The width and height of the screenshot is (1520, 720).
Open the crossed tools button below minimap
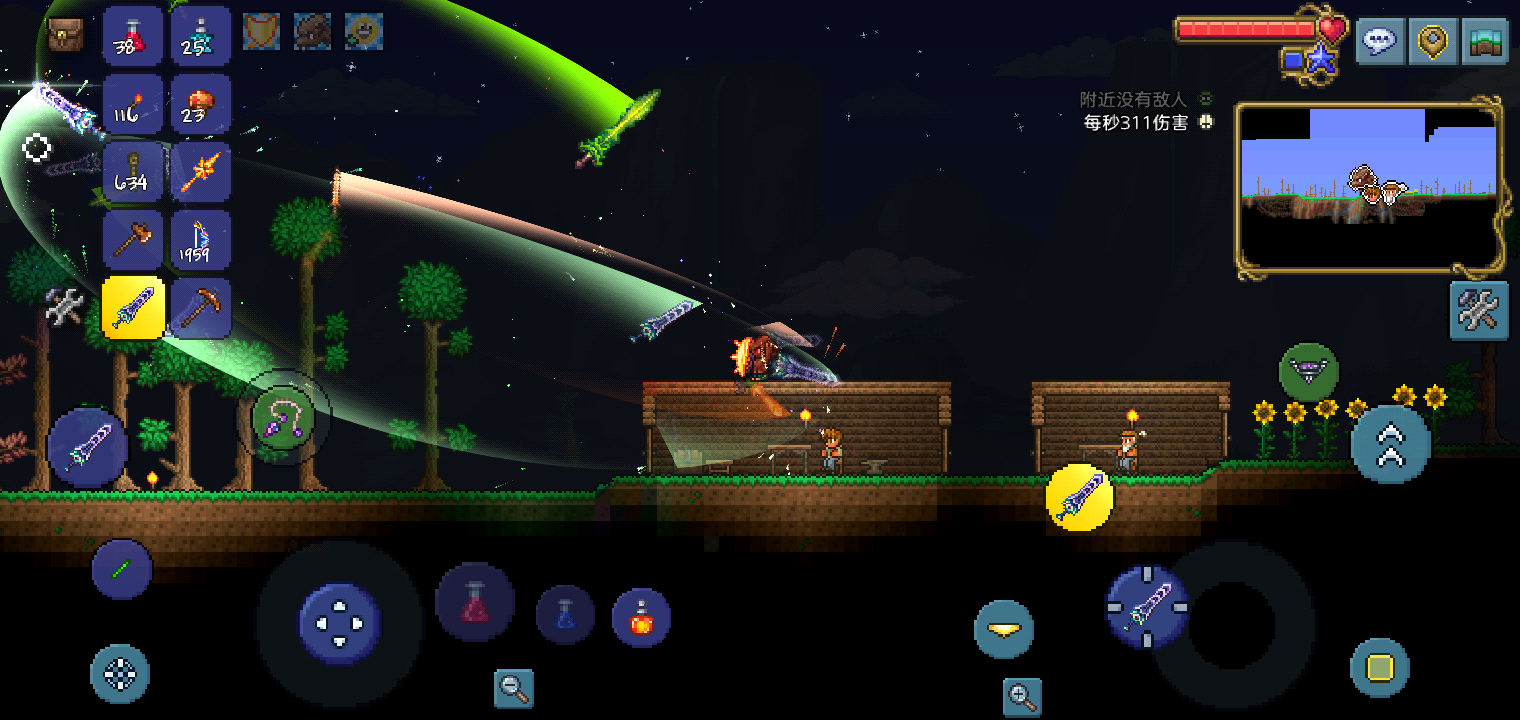coord(1479,311)
